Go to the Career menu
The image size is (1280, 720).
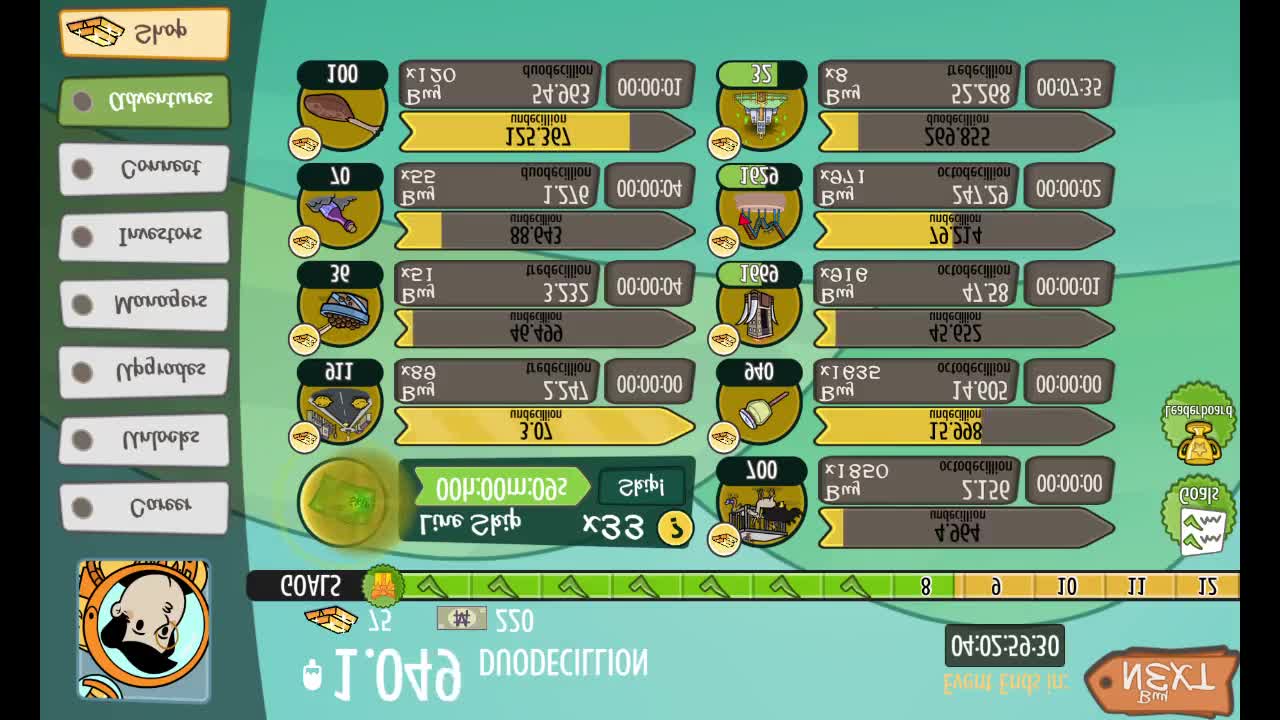pos(144,507)
